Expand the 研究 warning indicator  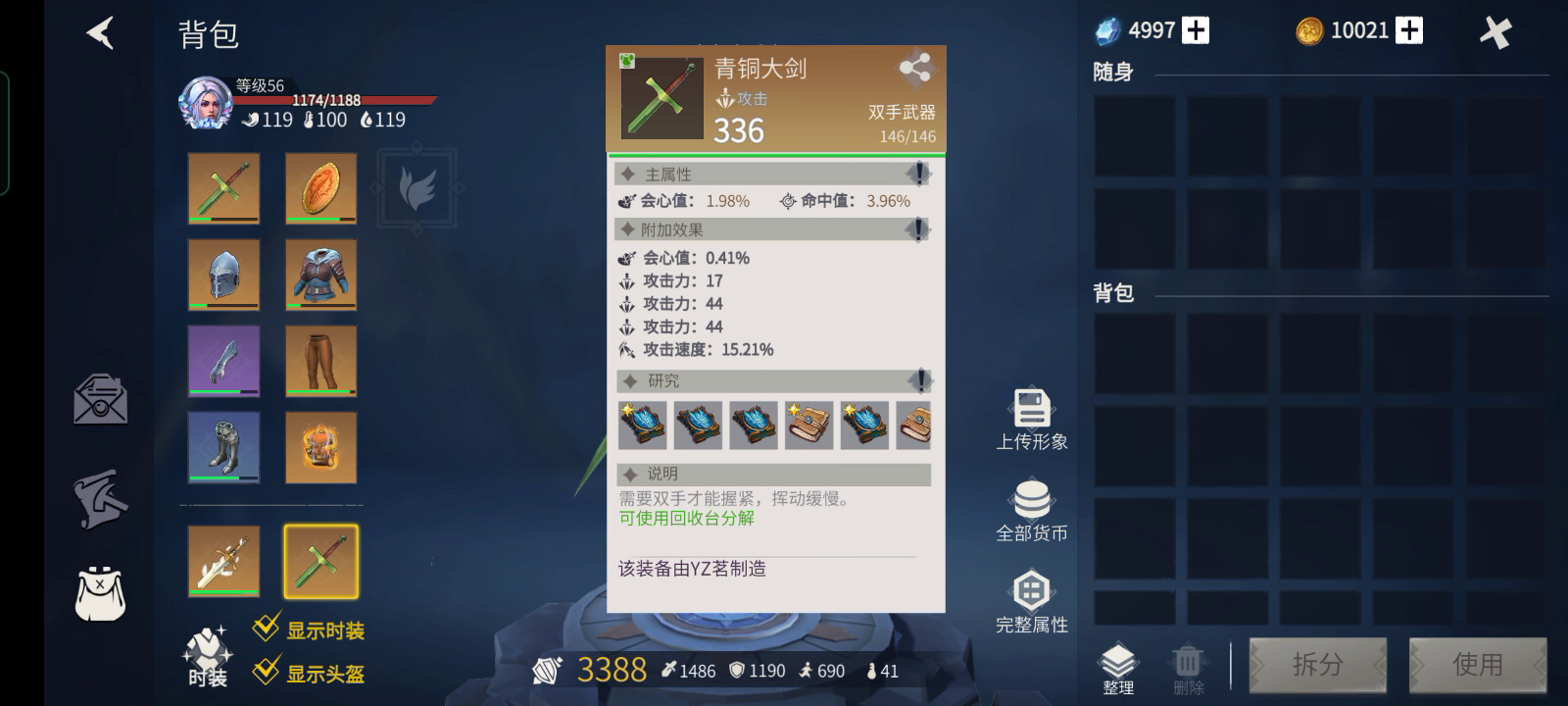coord(917,380)
